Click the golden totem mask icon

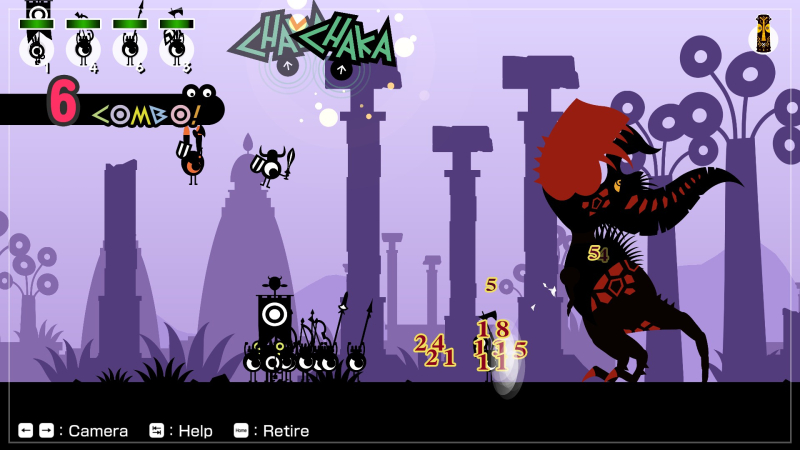pyautogui.click(x=763, y=36)
